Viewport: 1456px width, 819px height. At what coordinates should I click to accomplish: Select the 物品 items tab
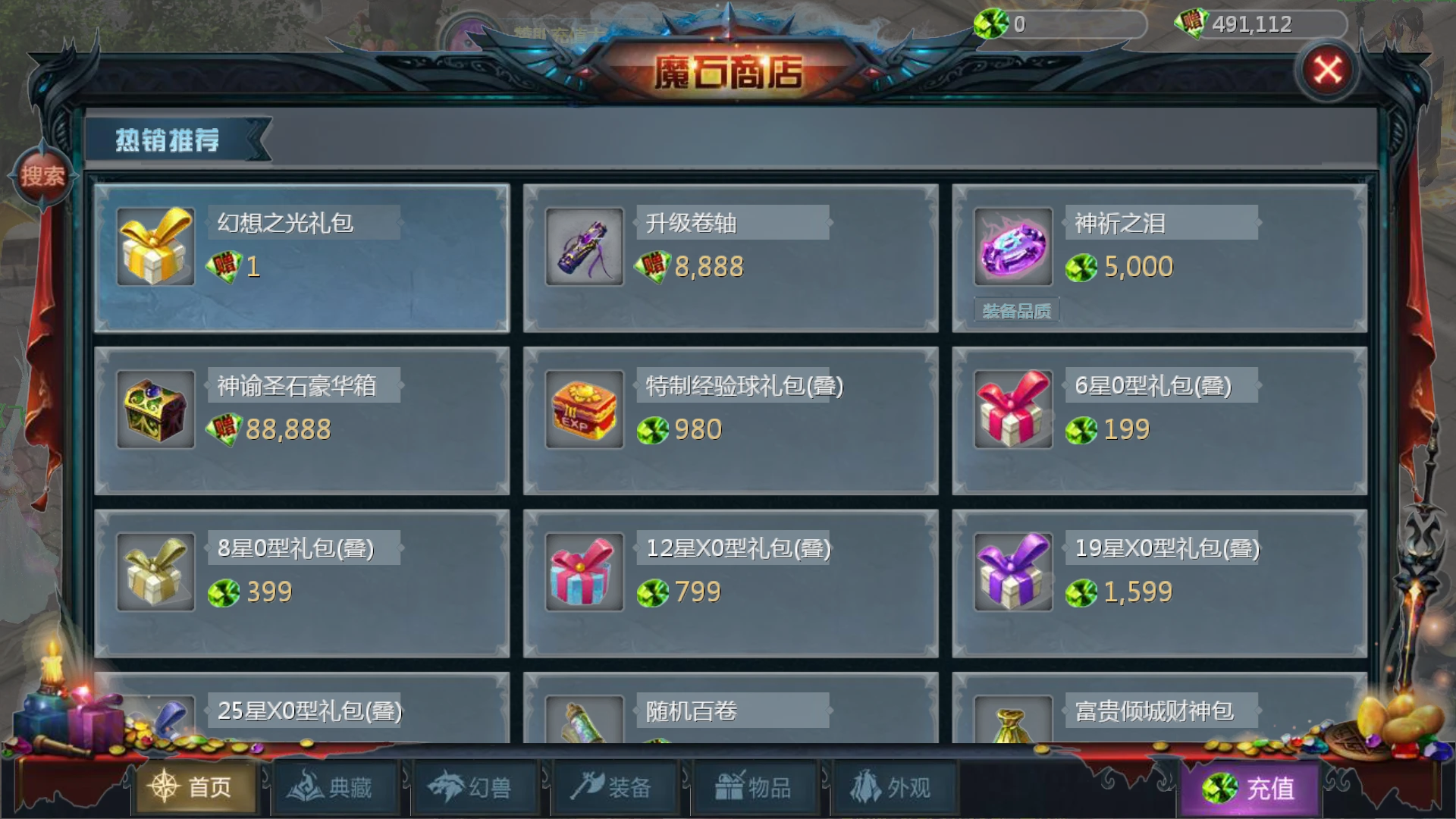point(755,787)
